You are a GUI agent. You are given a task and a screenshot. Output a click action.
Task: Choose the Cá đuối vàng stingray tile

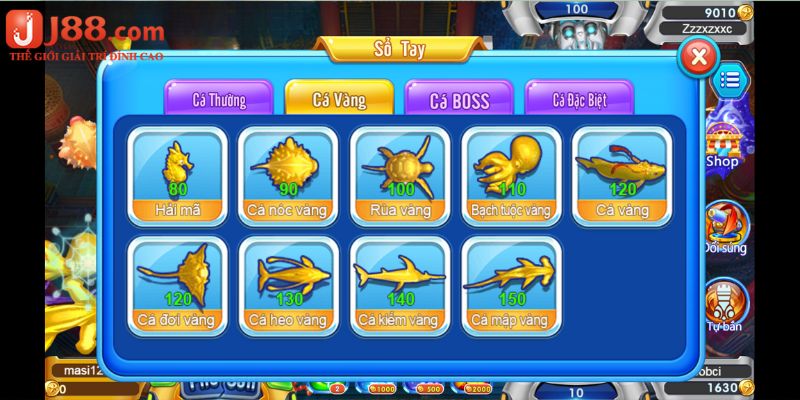point(179,286)
